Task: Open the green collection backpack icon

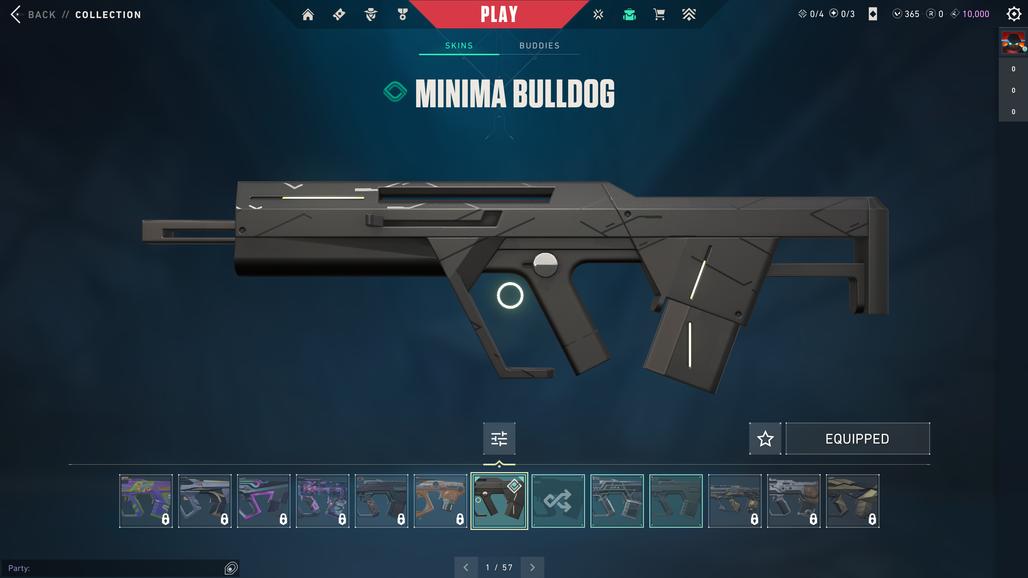Action: click(629, 15)
